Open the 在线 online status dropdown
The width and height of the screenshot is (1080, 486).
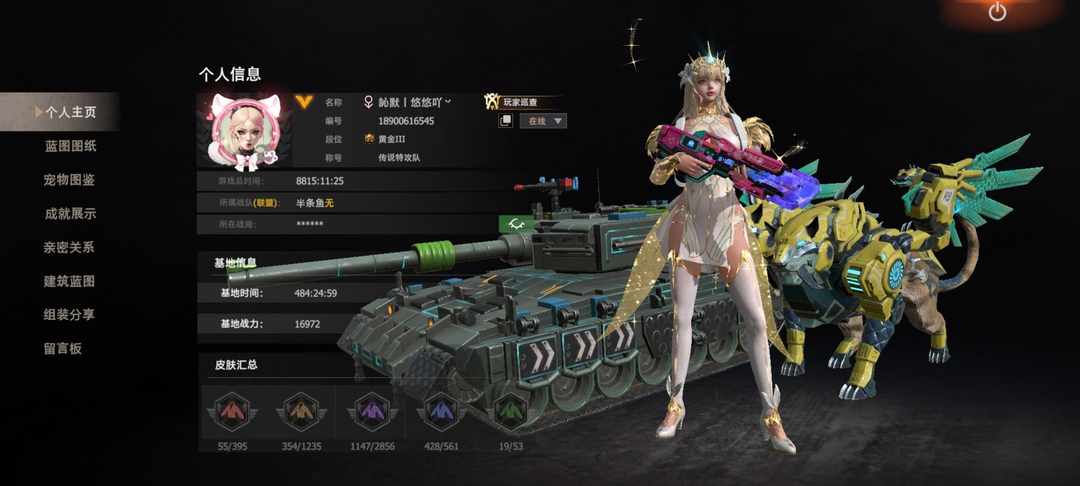tap(544, 121)
